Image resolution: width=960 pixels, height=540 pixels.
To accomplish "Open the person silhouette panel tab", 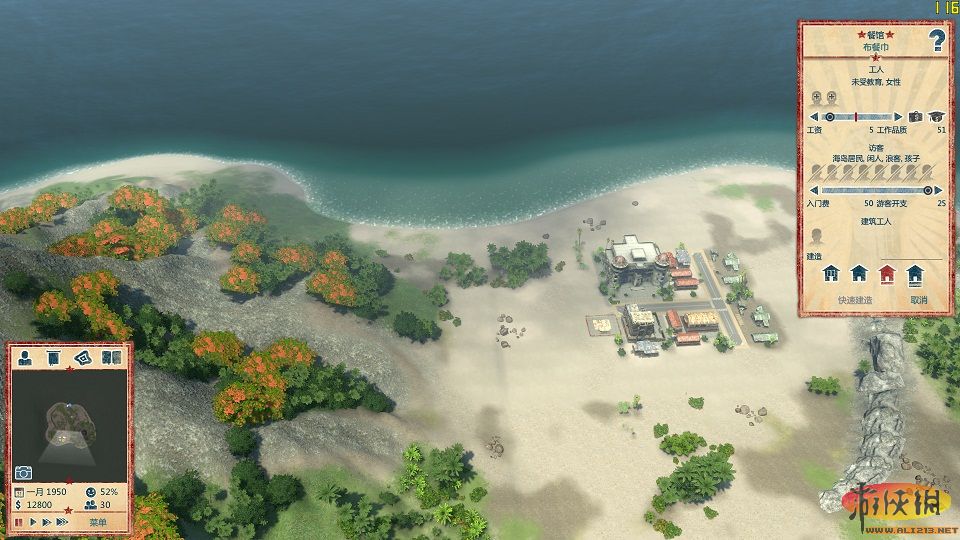I will pyautogui.click(x=25, y=358).
